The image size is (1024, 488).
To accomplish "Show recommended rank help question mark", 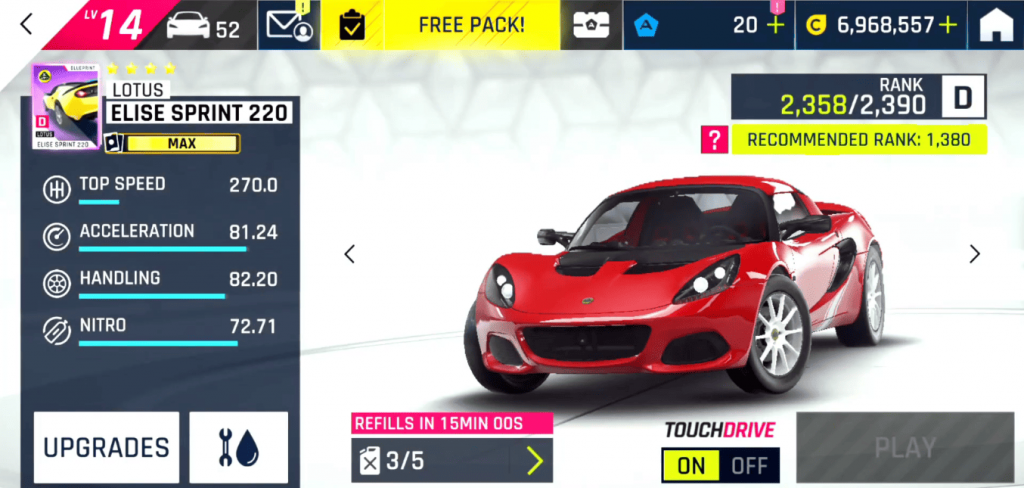I will 714,140.
